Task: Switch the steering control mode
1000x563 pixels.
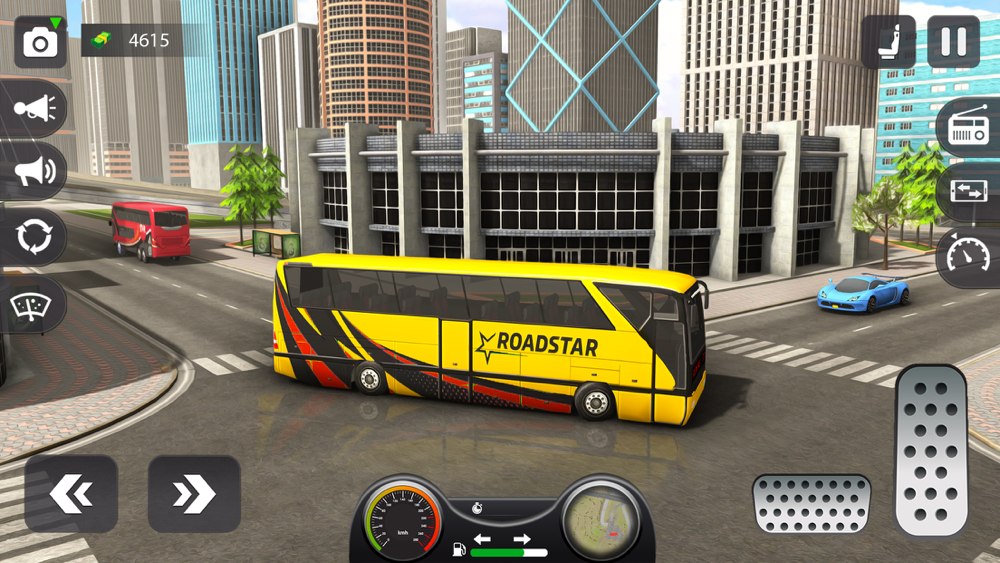Action: (x=967, y=192)
